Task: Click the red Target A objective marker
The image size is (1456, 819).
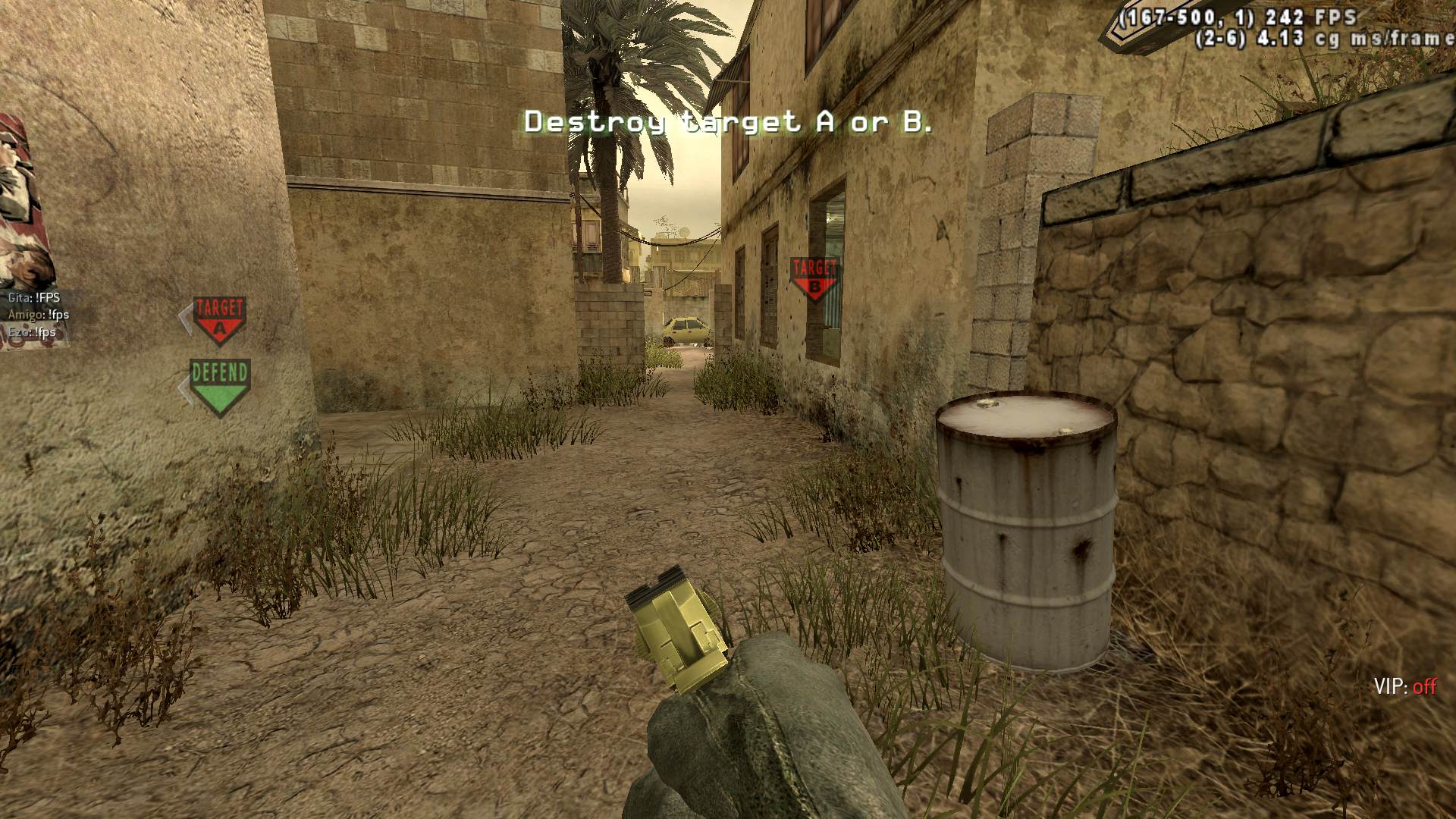Action: (219, 319)
